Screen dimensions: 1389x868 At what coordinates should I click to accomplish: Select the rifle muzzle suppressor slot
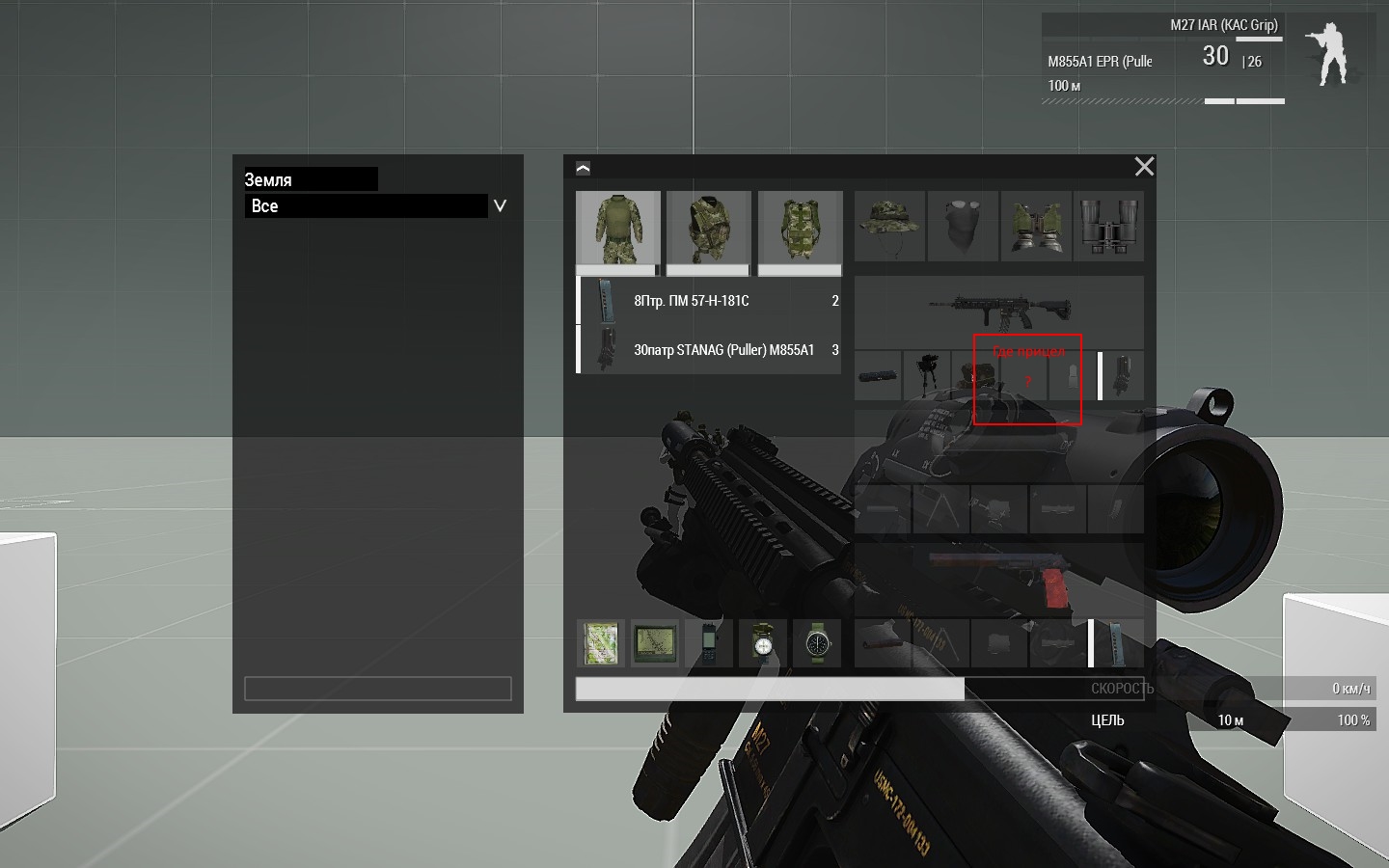click(x=878, y=375)
